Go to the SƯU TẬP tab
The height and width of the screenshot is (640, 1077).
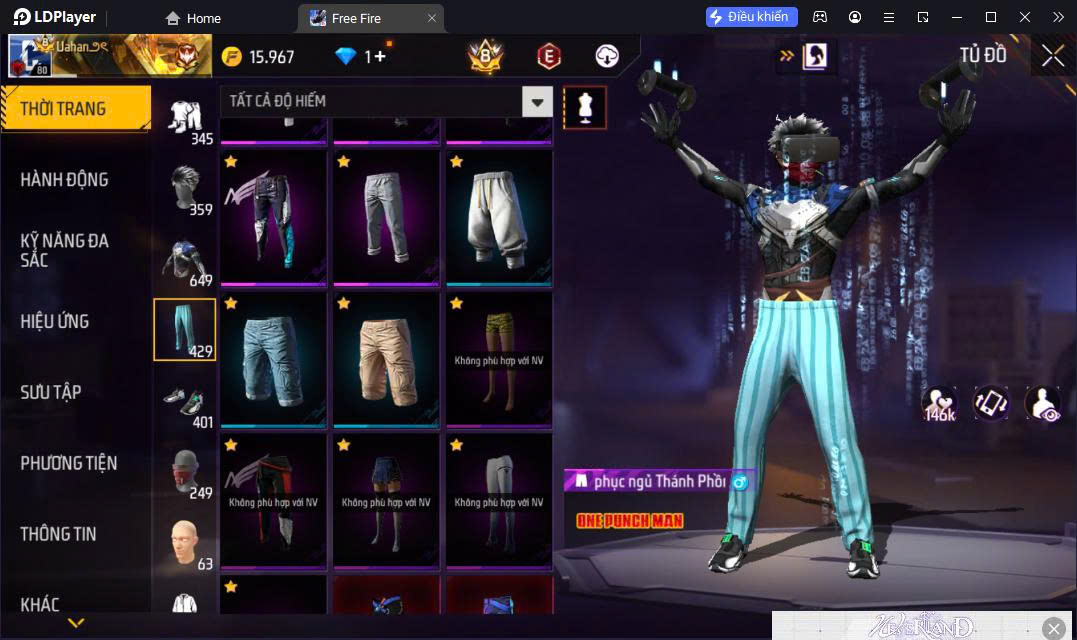51,392
